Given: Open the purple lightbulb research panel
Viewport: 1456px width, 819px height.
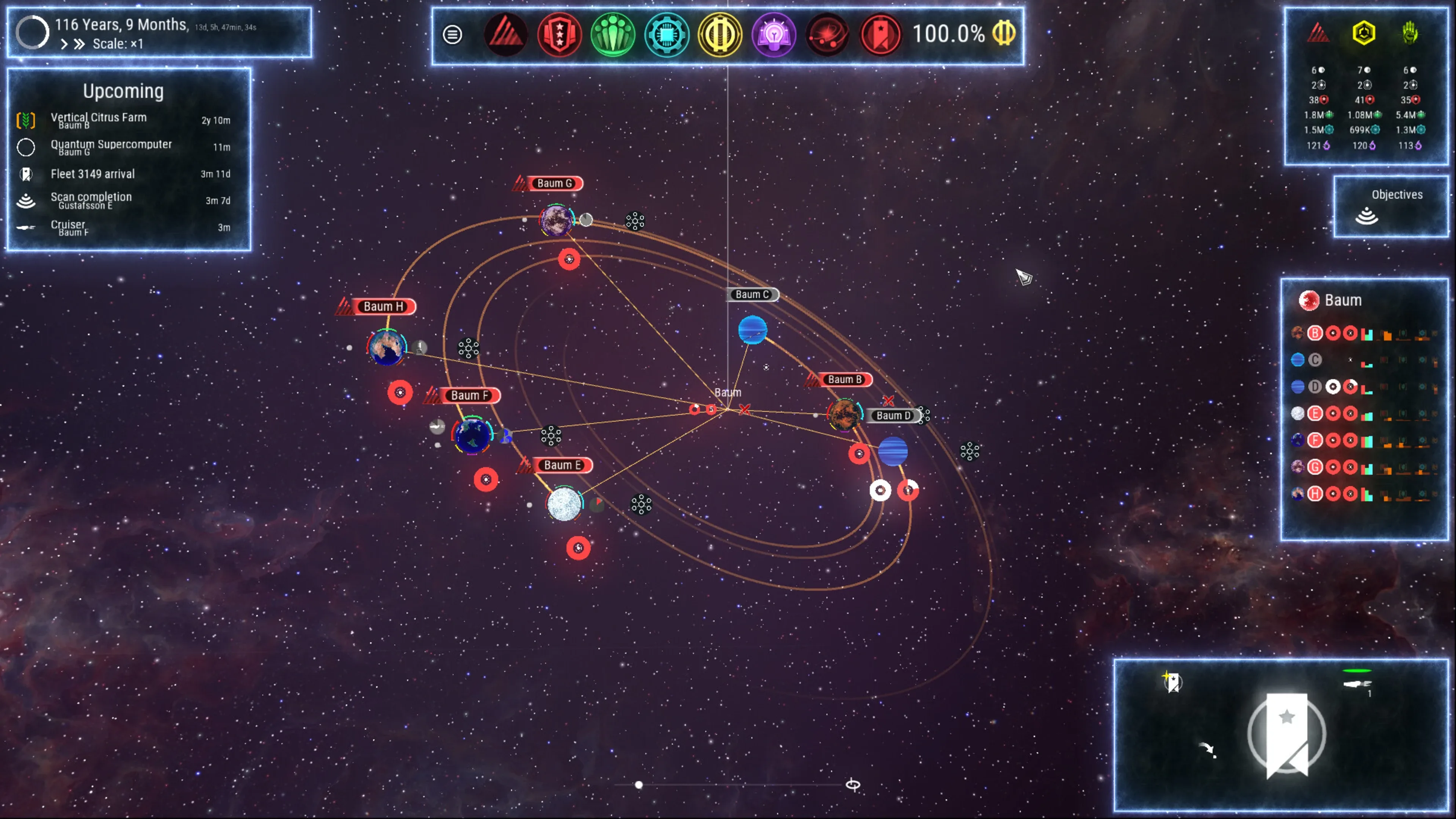Looking at the screenshot, I should tap(773, 35).
